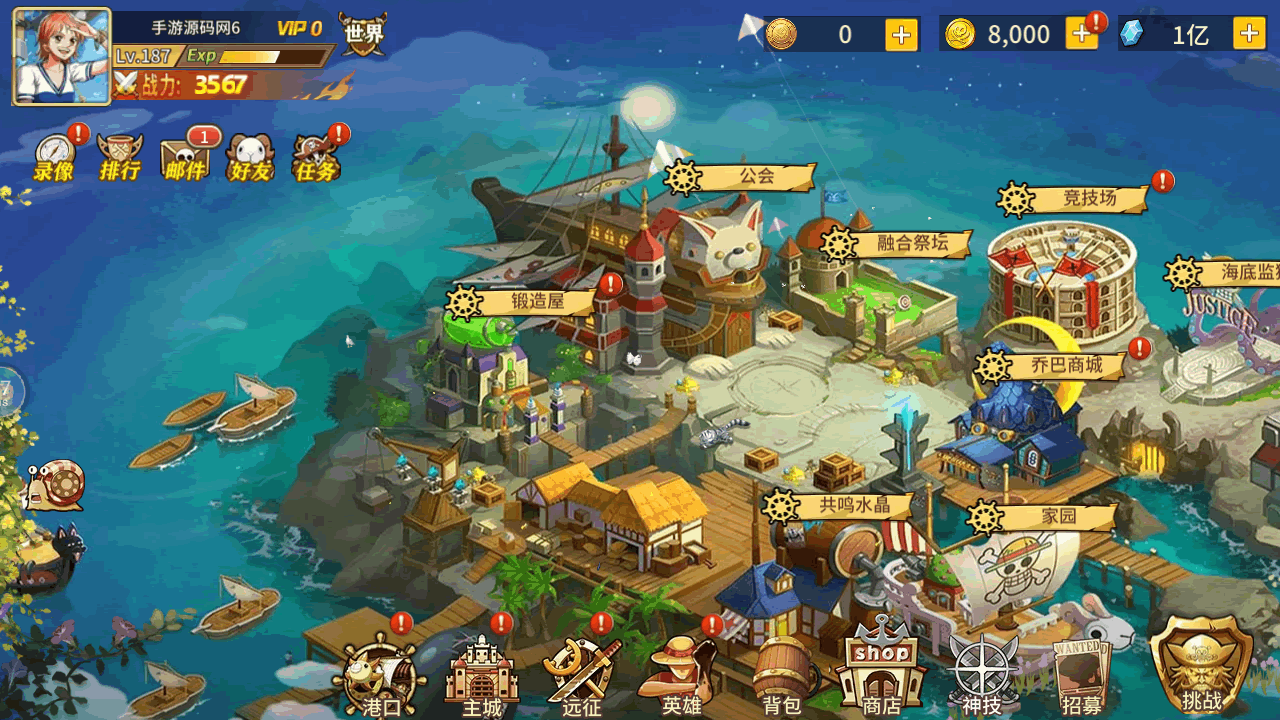Open the 乔巴商城 shop building
Screen dimensions: 1280x720
[1052, 366]
